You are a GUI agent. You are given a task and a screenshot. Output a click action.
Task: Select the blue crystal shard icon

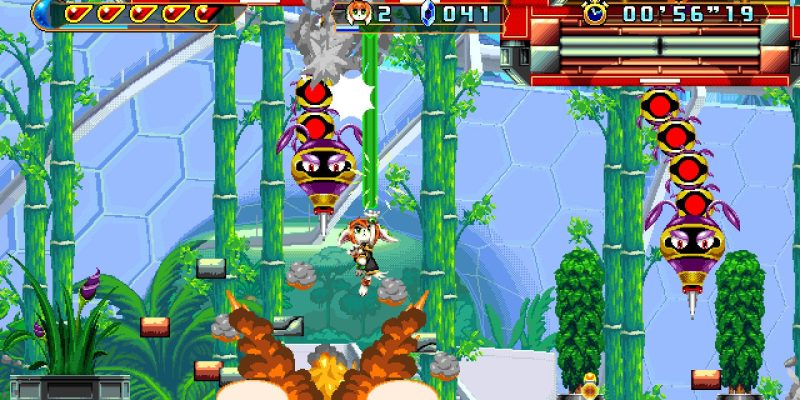click(x=428, y=13)
